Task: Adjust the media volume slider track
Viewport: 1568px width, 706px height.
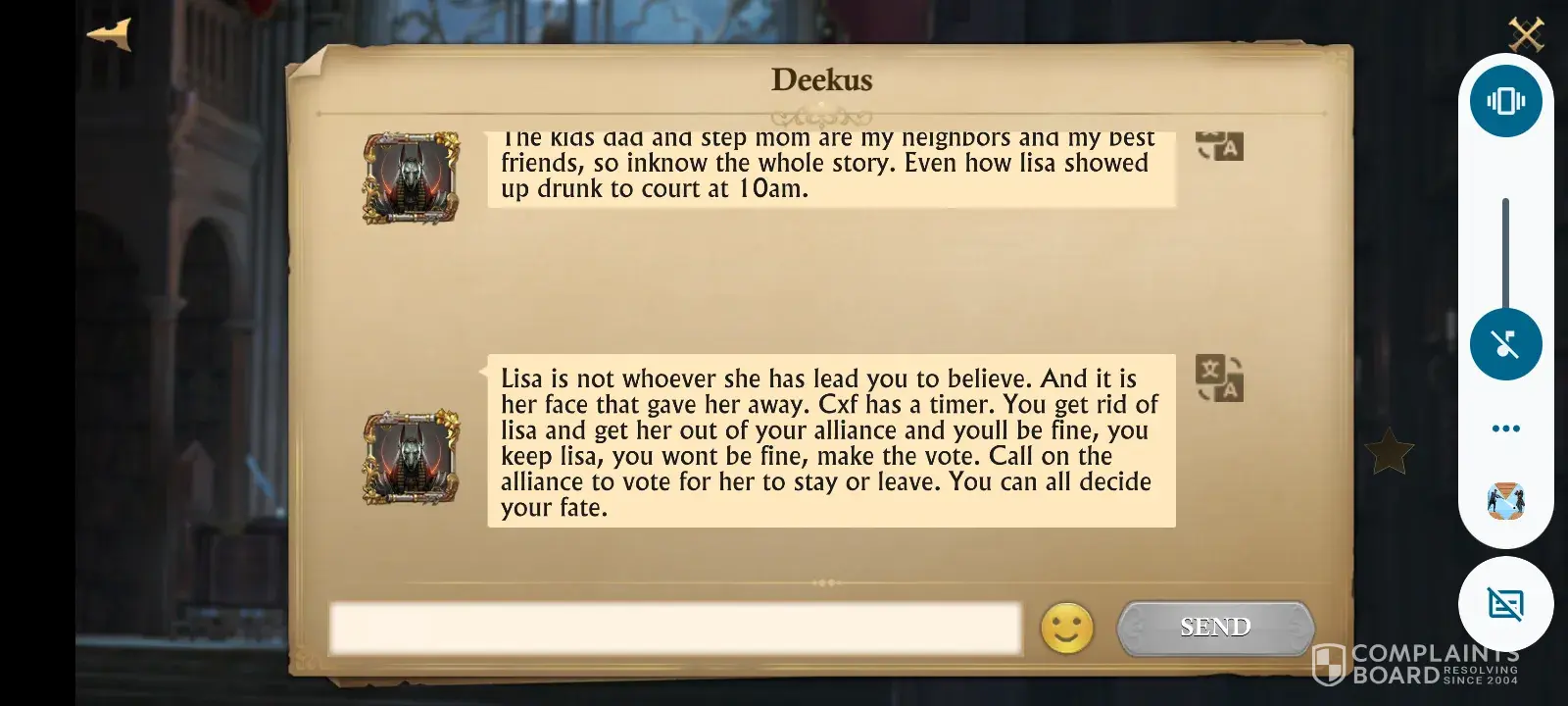Action: [1505, 255]
